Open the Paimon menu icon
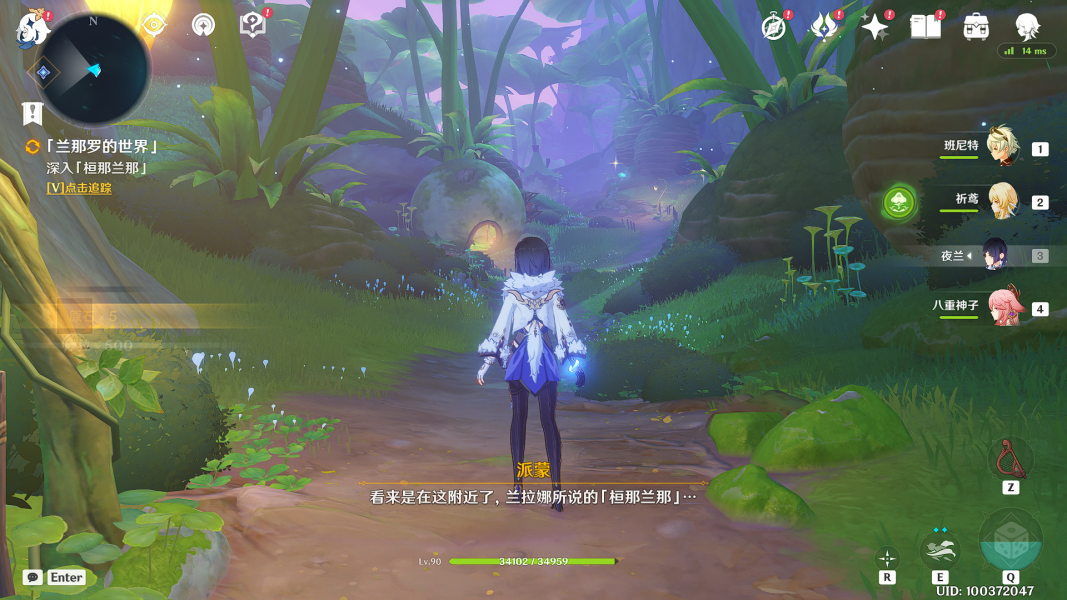The height and width of the screenshot is (600, 1067). (x=31, y=30)
